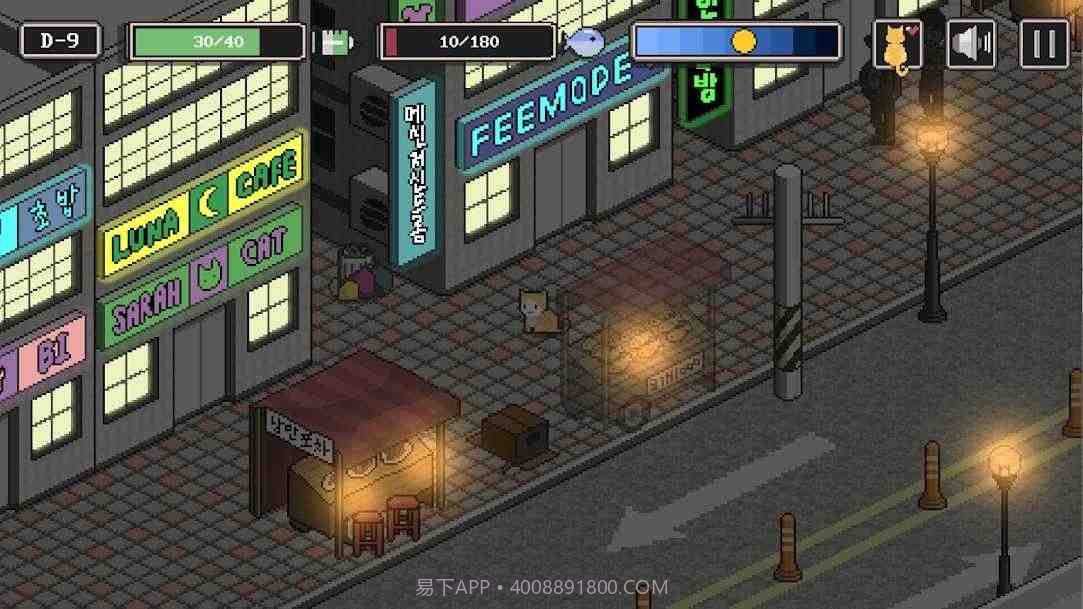Toggle the sound speaker button
Screen dimensions: 1083x609
point(971,45)
